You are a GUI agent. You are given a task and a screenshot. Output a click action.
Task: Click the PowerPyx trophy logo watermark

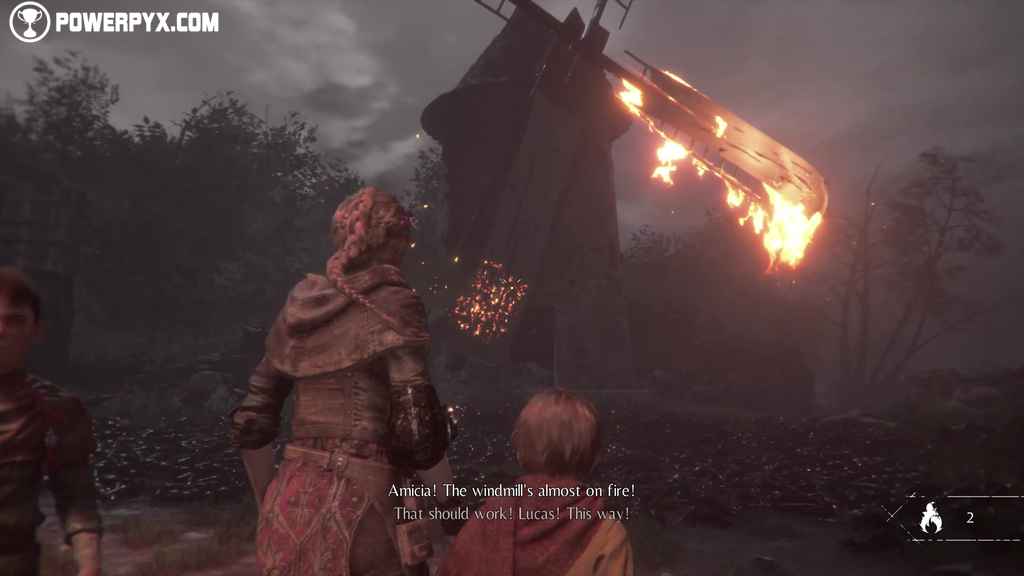point(30,22)
